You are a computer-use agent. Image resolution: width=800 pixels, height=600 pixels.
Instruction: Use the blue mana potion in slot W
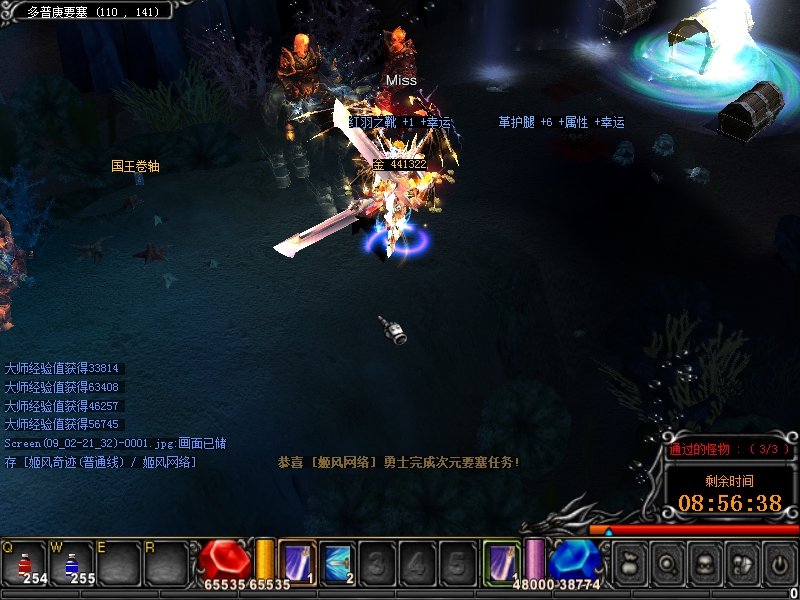click(72, 563)
